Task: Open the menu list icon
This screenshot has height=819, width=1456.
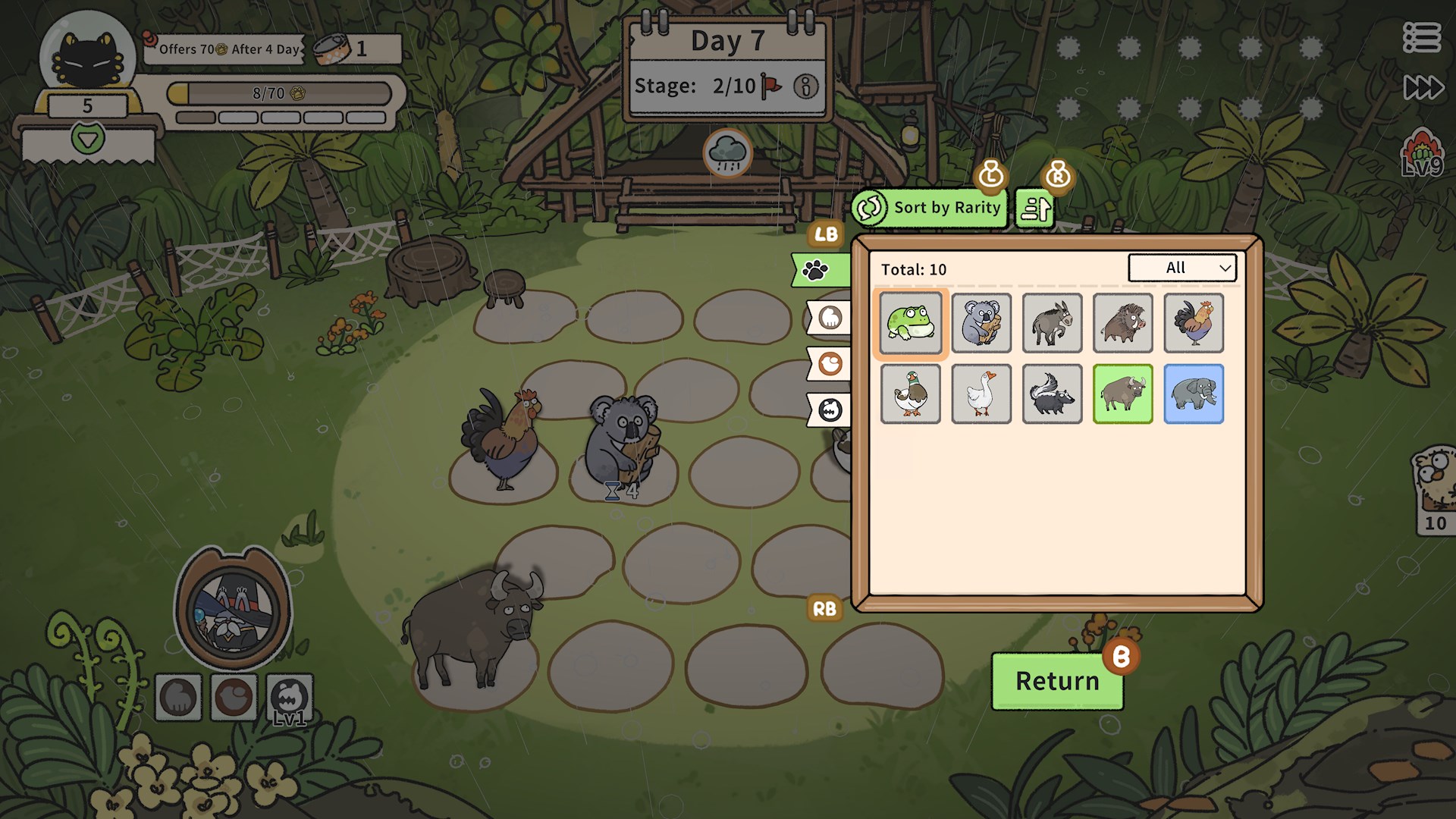Action: [x=1421, y=37]
